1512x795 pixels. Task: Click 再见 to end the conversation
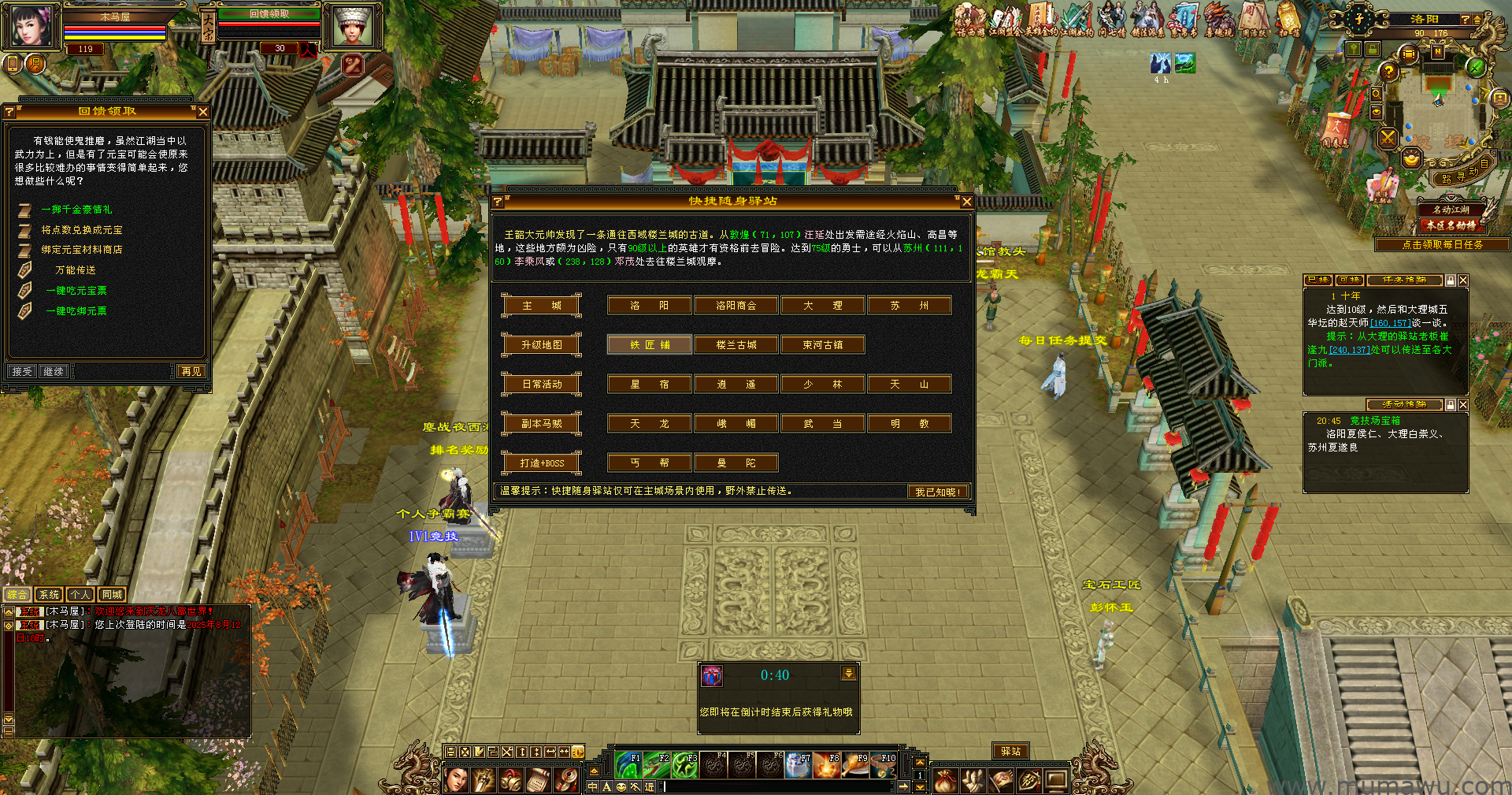191,371
